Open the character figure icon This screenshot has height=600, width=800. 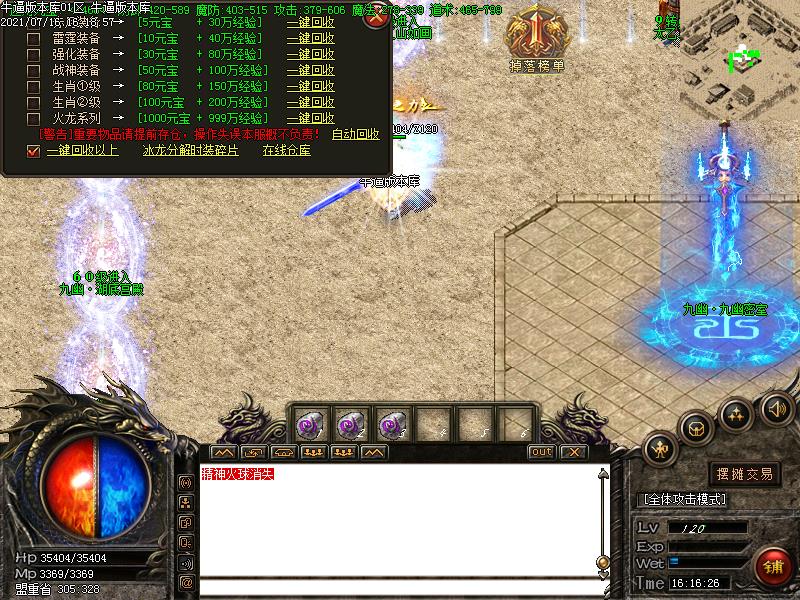point(661,450)
